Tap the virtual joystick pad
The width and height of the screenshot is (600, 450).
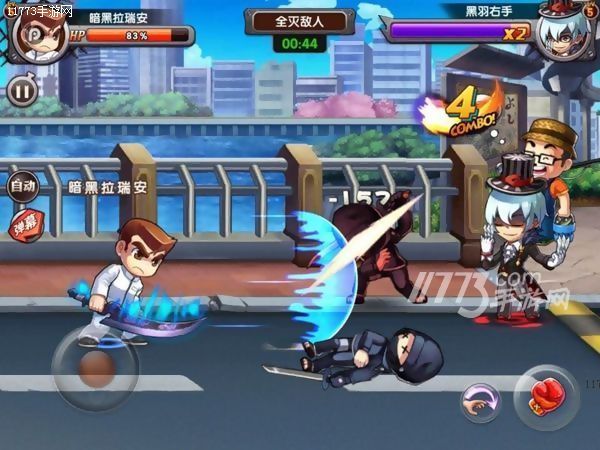[x=94, y=369]
